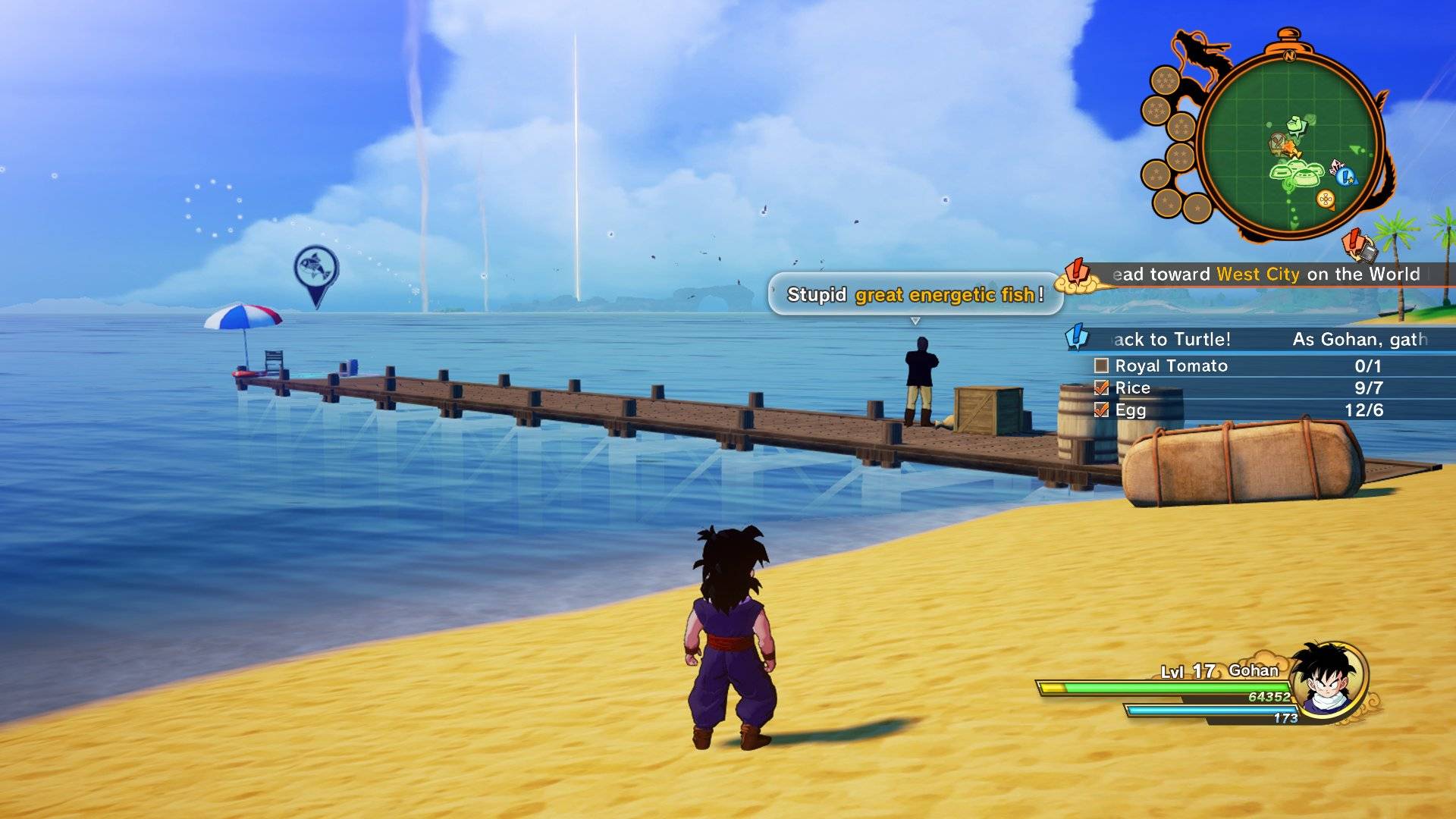
Task: Click the Gohan character portrait
Action: (x=1329, y=679)
